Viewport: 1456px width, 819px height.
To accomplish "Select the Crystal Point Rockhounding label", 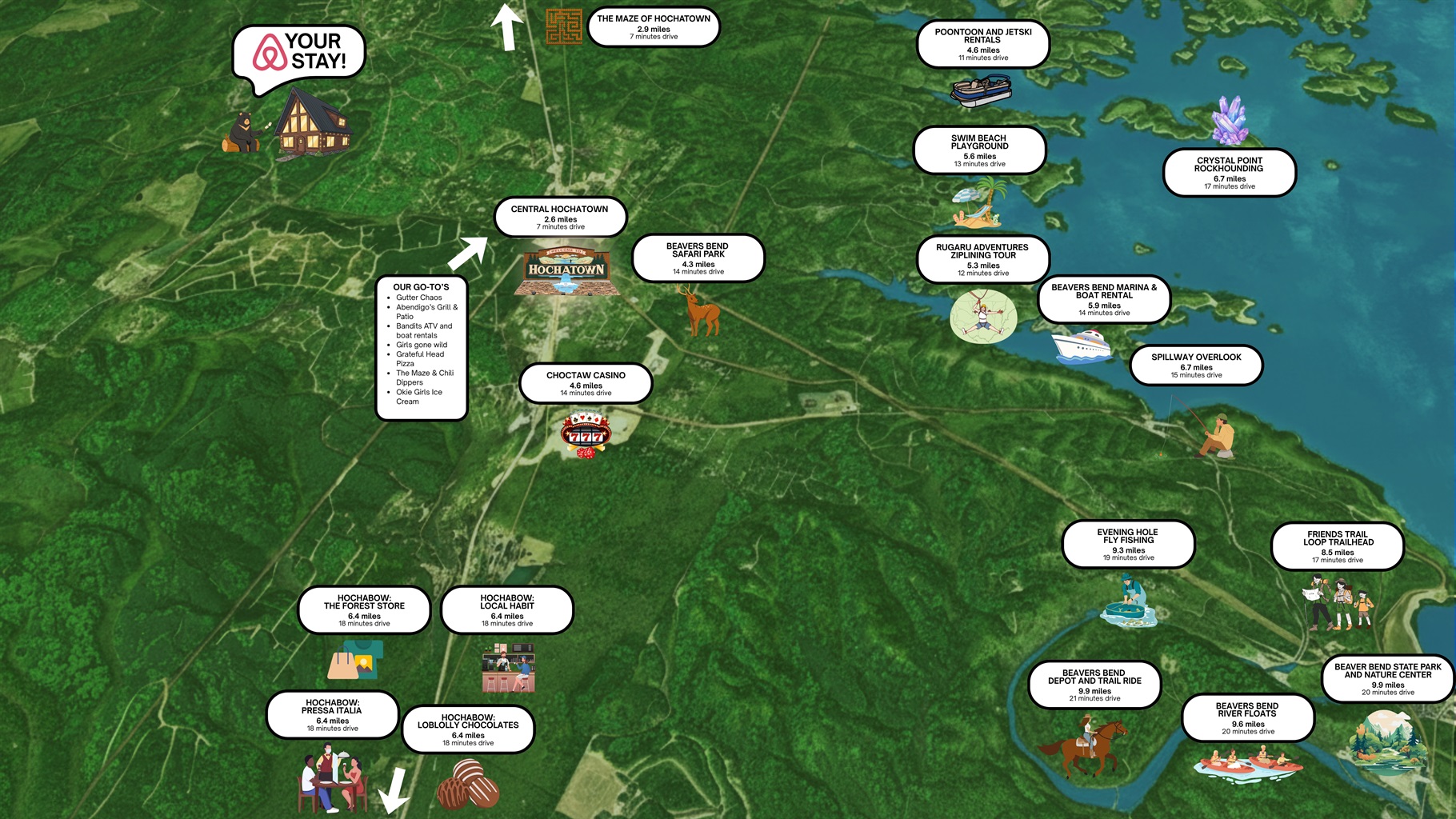I will click(1229, 172).
